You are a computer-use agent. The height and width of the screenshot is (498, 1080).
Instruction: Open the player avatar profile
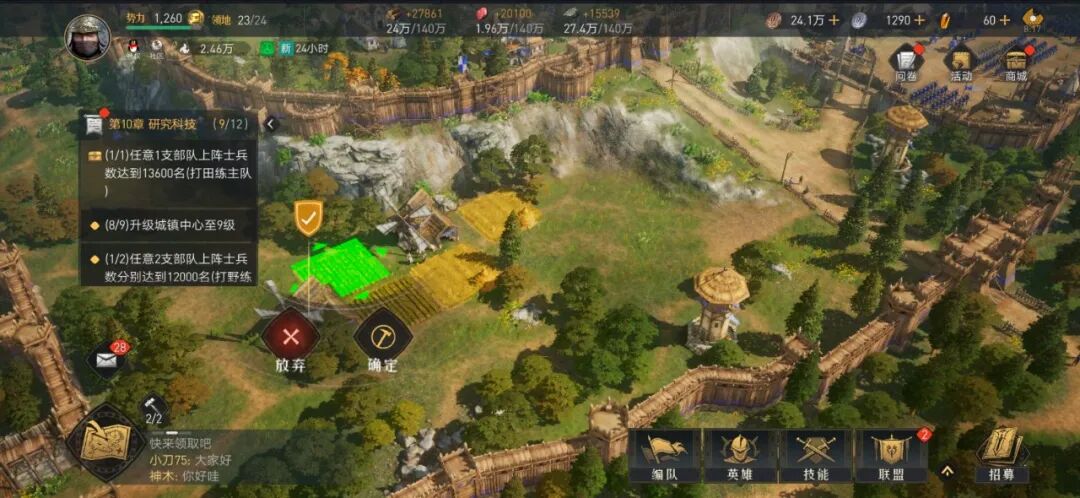tap(88, 36)
